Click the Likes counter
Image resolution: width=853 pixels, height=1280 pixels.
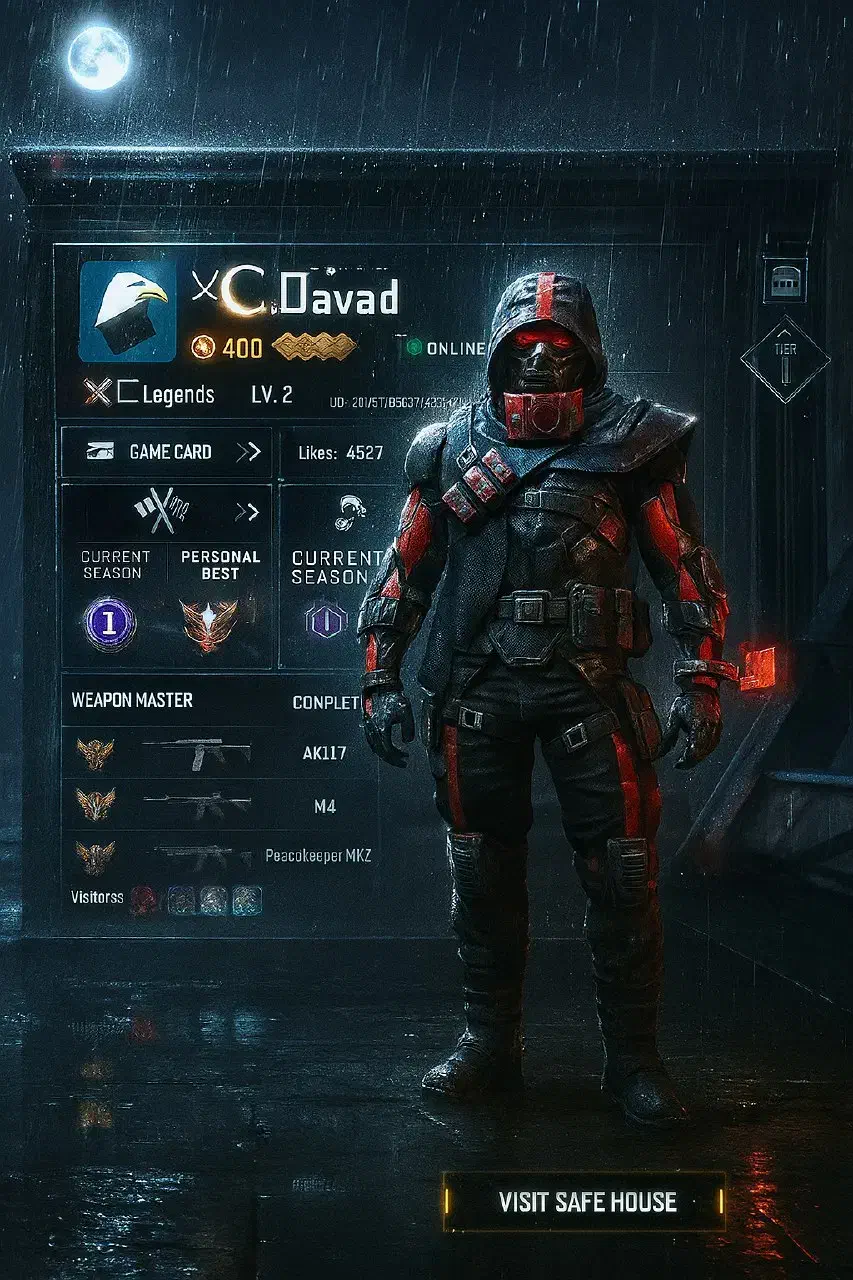[x=340, y=452]
